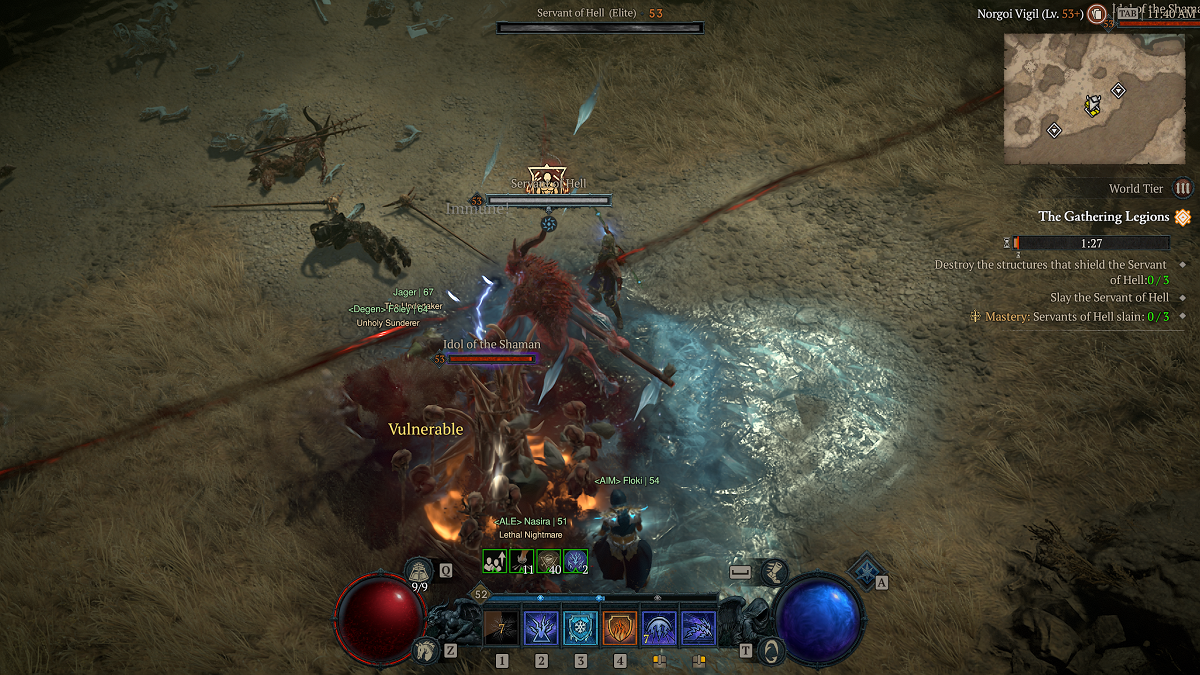This screenshot has width=1200, height=675.
Task: Use the healing potion icon showing 9/9
Action: point(418,571)
